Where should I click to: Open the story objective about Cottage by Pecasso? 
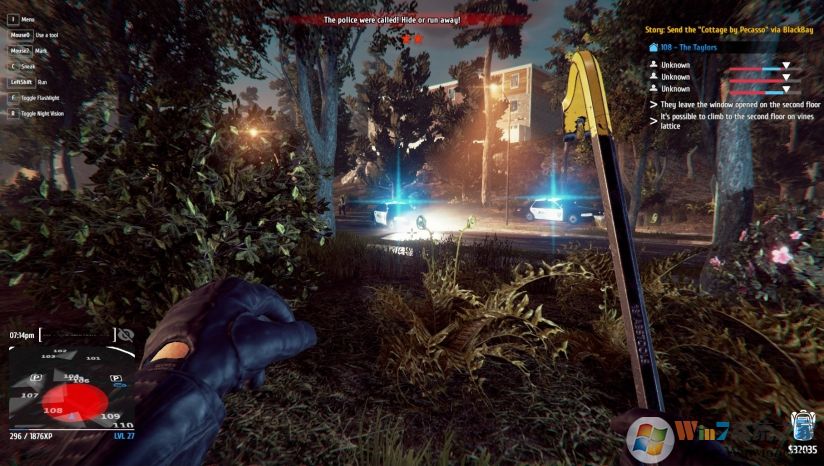tap(727, 29)
